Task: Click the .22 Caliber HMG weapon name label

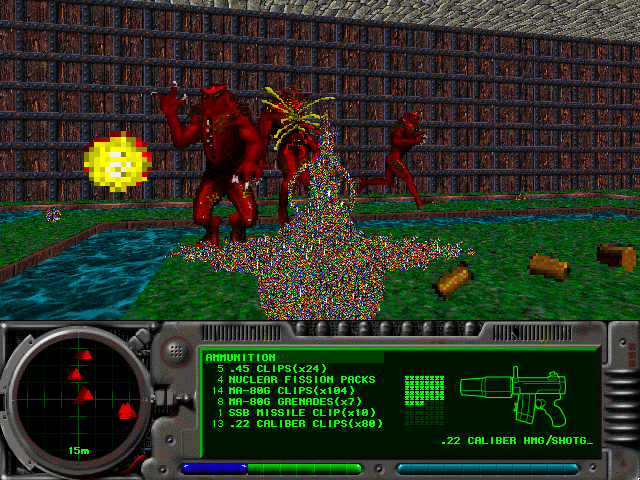Action: pyautogui.click(x=519, y=440)
